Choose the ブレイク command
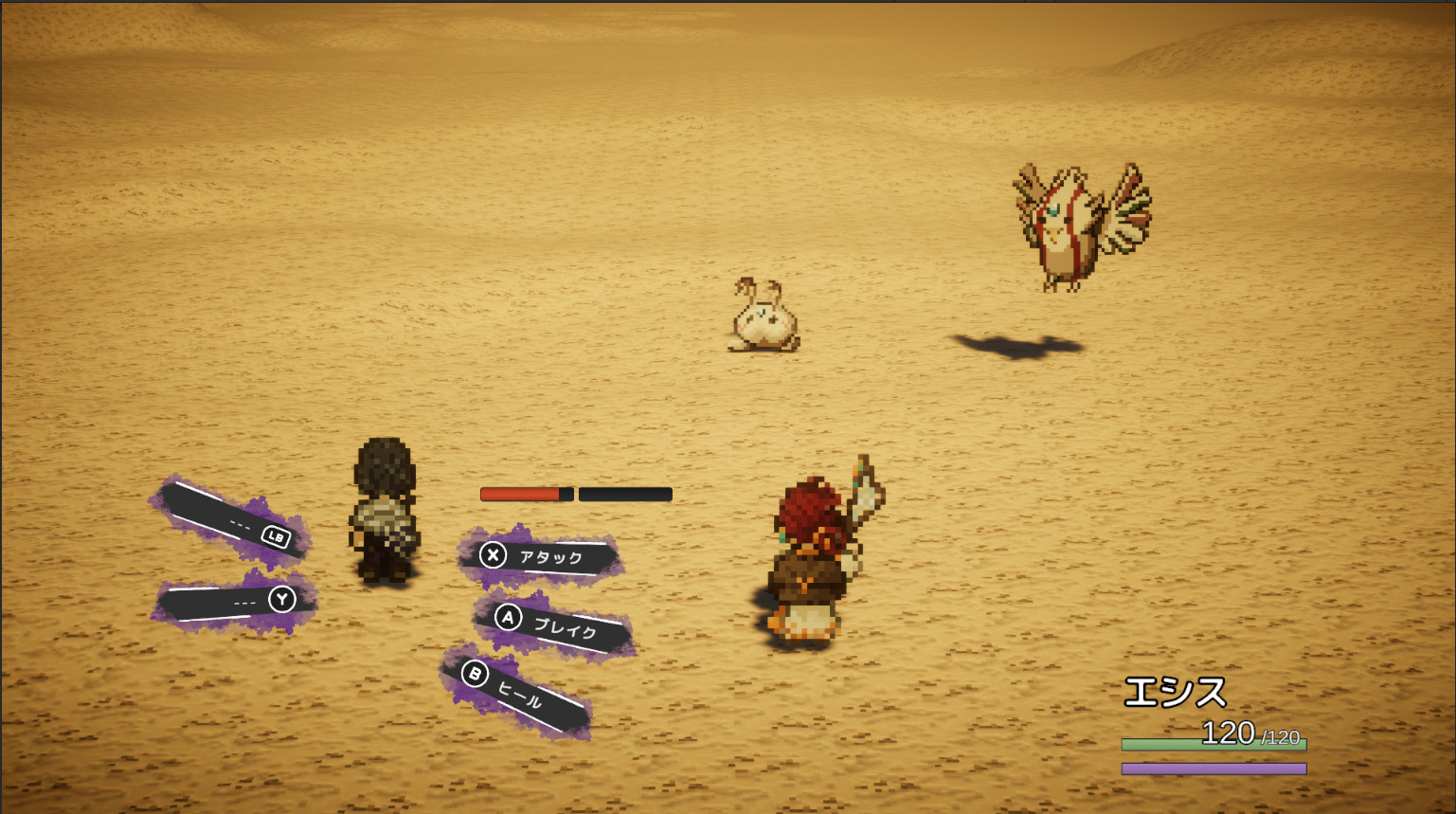The height and width of the screenshot is (814, 1456). [x=554, y=624]
